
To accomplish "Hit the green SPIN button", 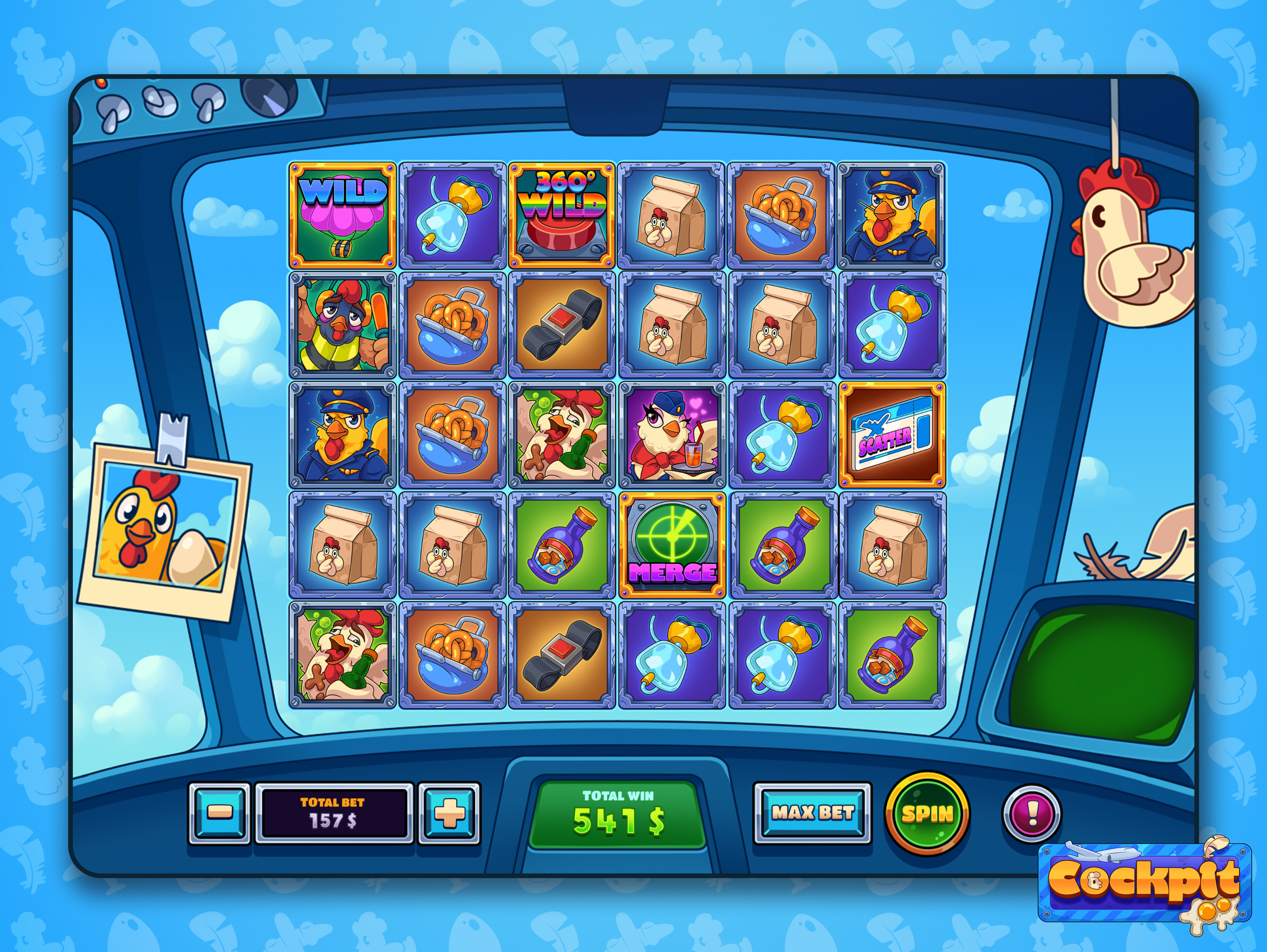I will point(927,813).
